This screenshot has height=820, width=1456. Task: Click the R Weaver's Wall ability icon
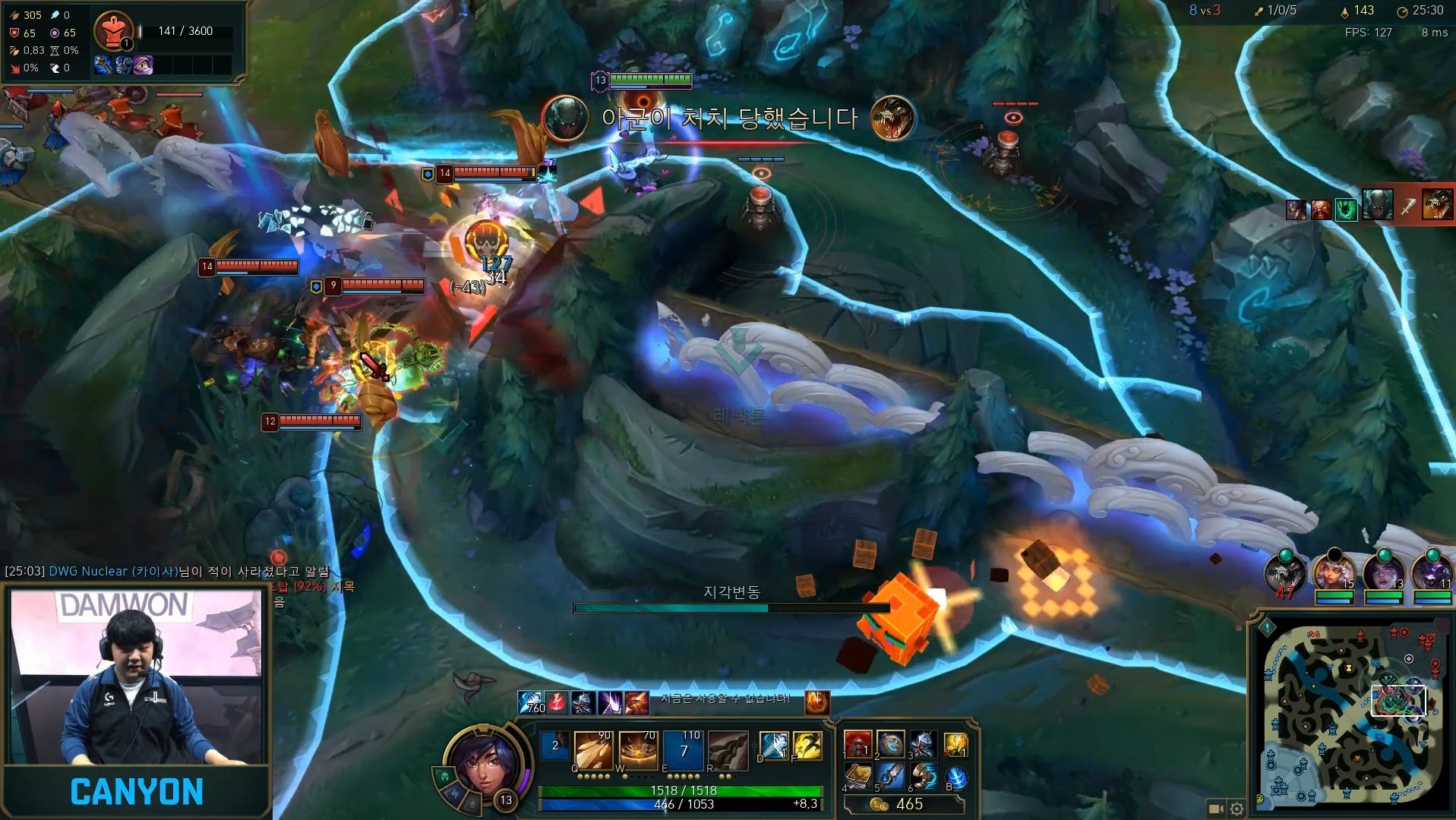coord(728,751)
